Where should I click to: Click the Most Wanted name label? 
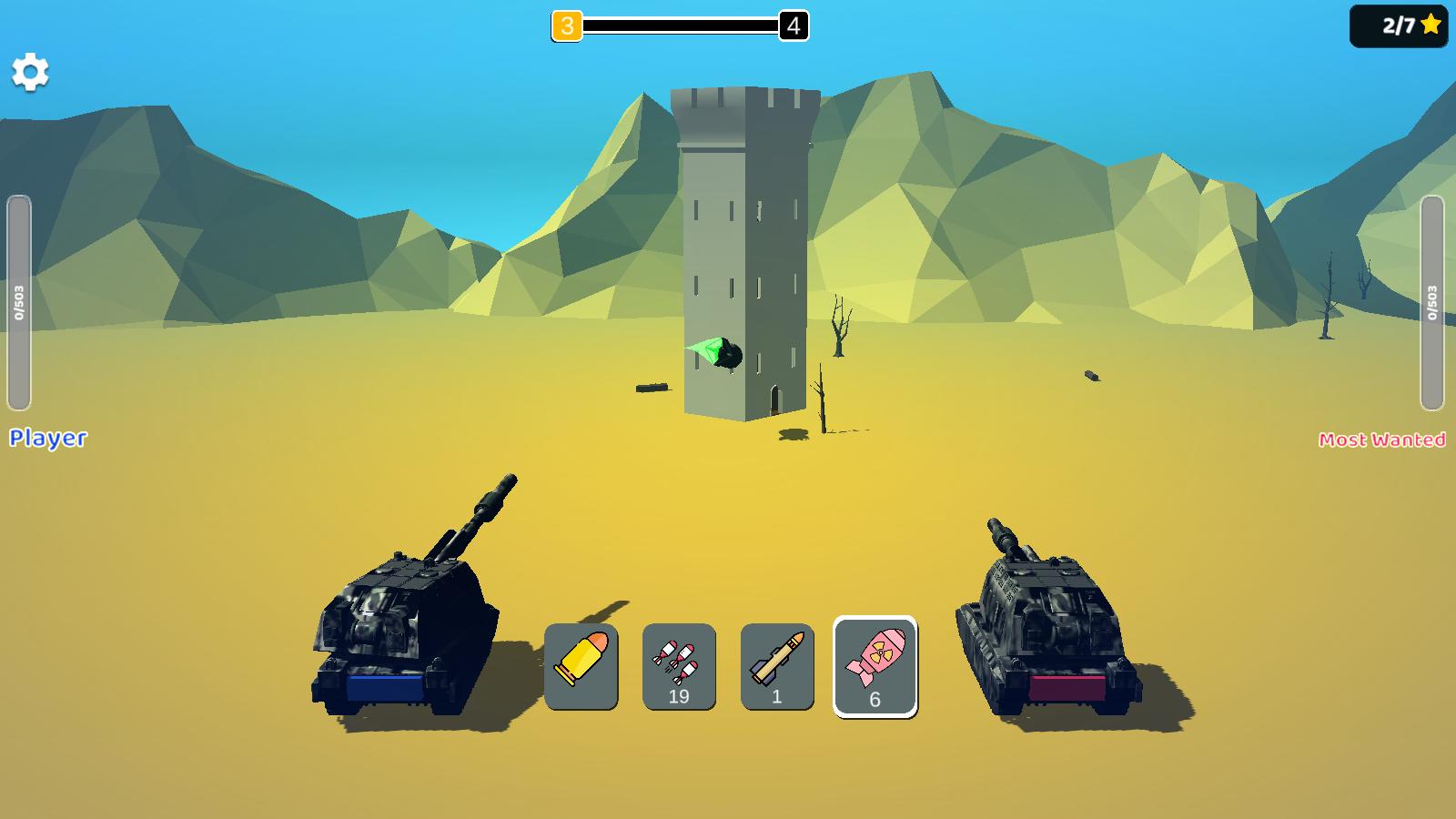point(1383,440)
